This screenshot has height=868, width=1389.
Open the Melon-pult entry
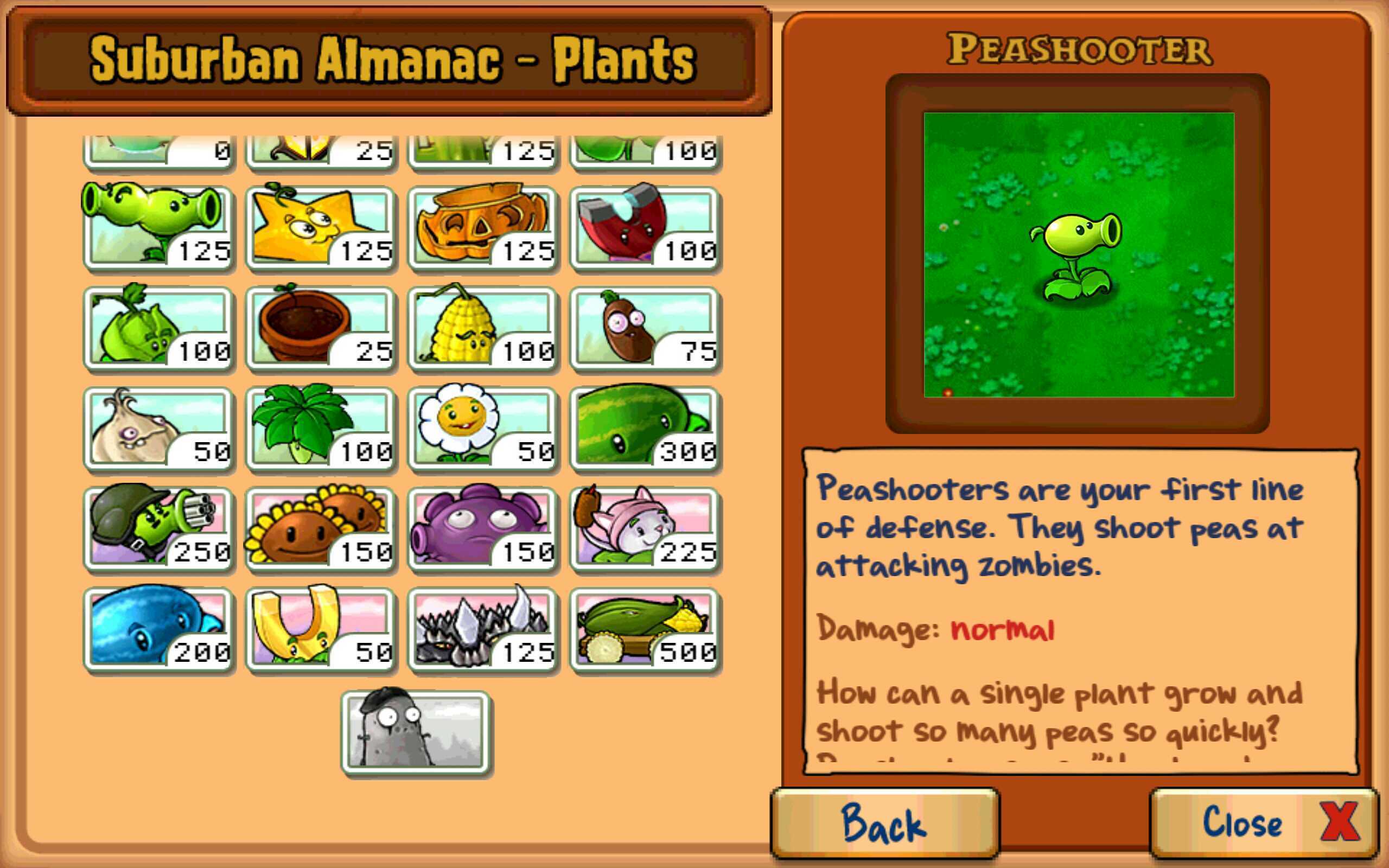[x=645, y=429]
